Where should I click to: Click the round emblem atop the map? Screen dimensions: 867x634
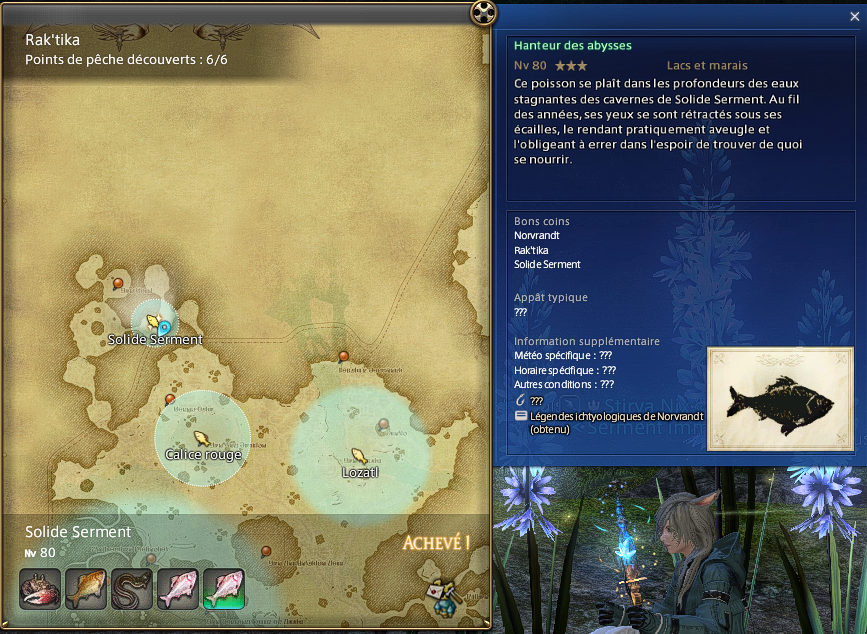pyautogui.click(x=484, y=12)
